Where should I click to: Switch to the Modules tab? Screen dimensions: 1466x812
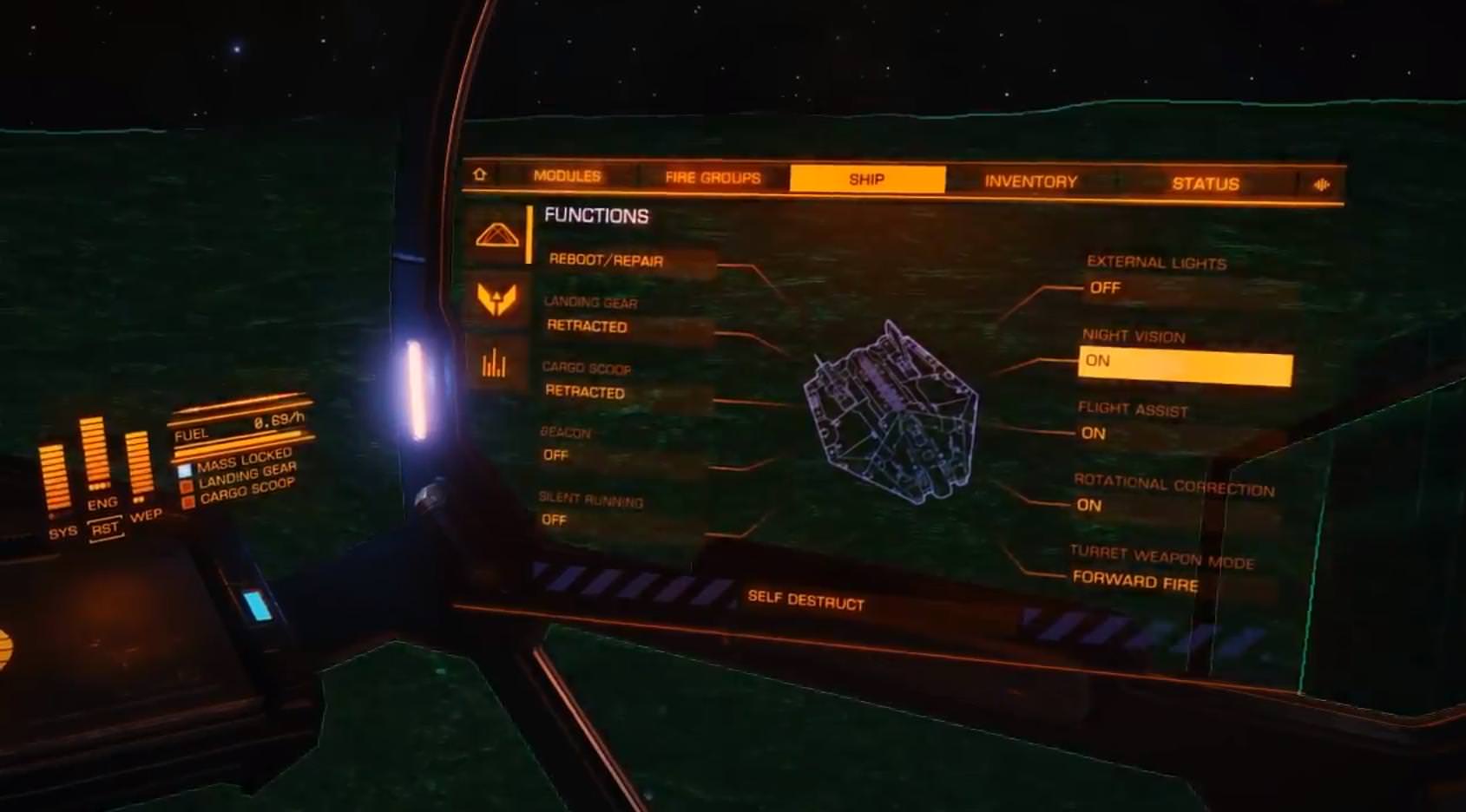pyautogui.click(x=567, y=176)
